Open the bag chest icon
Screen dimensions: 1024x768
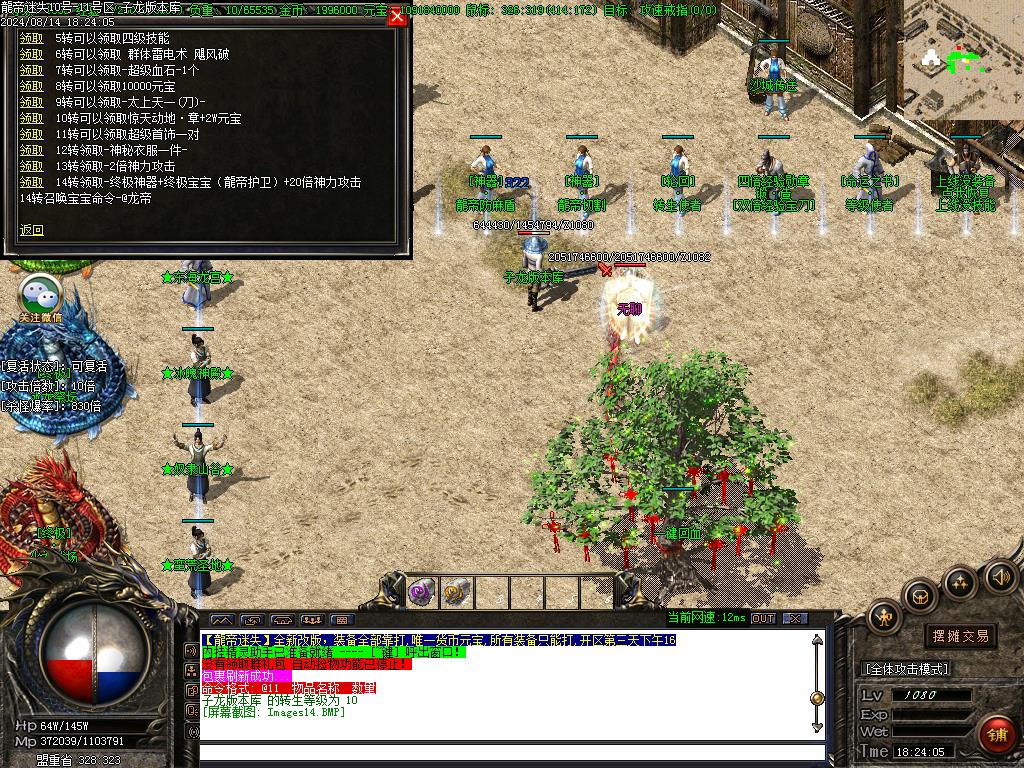pos(920,598)
